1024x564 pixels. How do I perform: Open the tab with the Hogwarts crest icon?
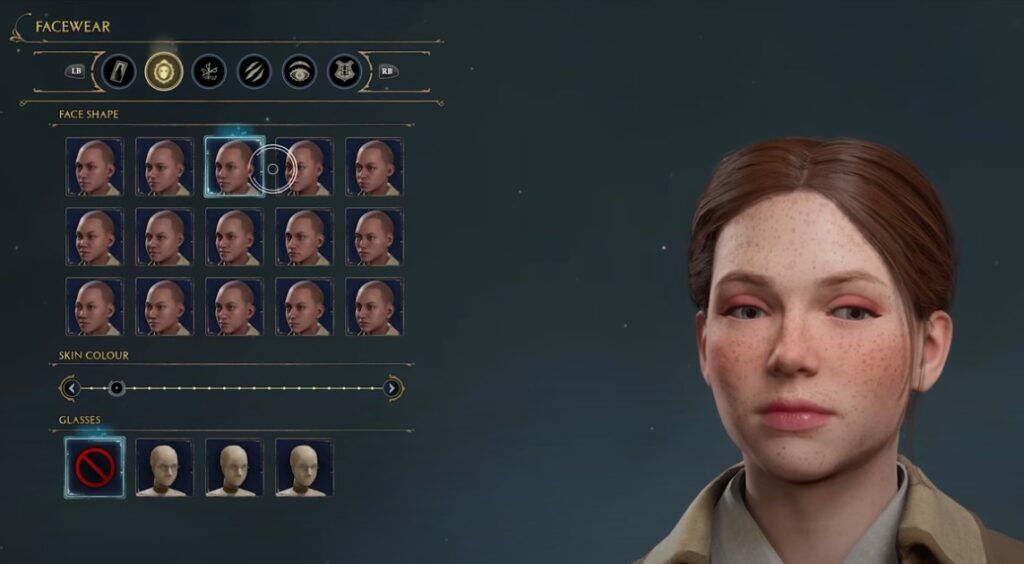344,71
